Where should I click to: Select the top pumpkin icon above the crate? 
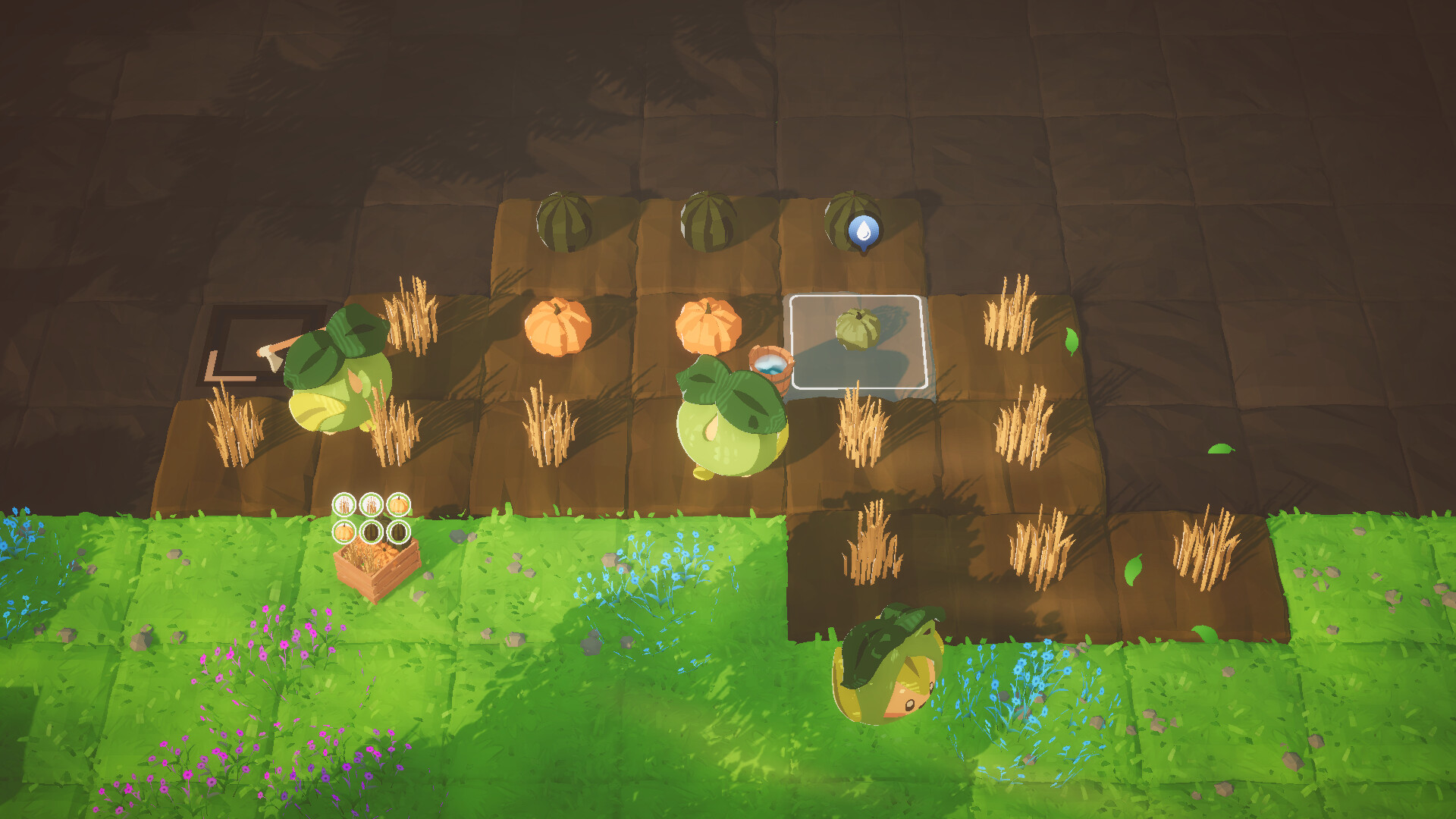click(398, 504)
